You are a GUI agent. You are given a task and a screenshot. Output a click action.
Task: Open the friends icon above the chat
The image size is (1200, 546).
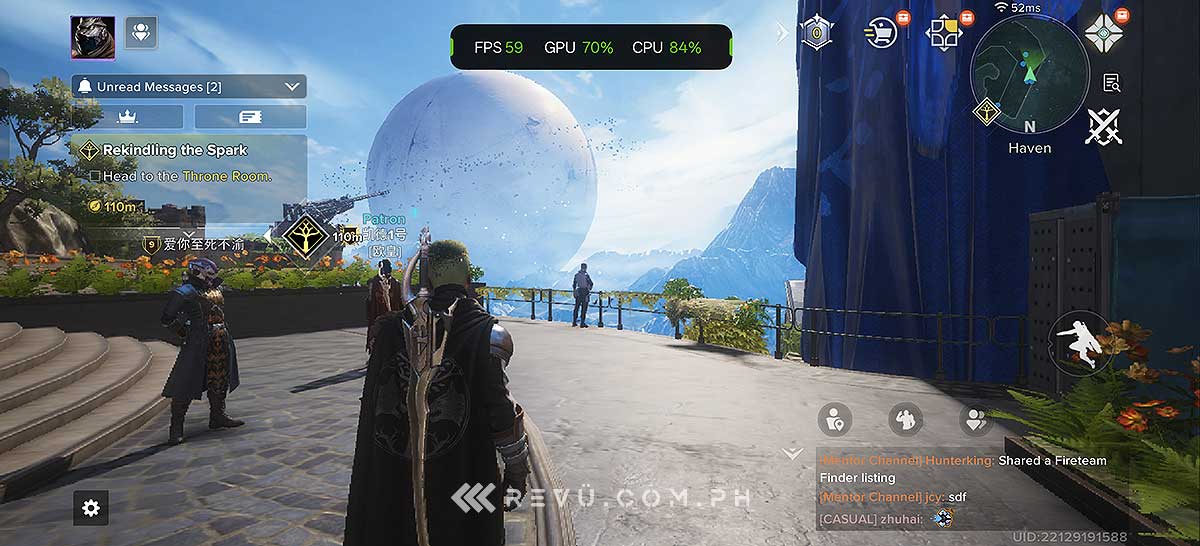974,419
